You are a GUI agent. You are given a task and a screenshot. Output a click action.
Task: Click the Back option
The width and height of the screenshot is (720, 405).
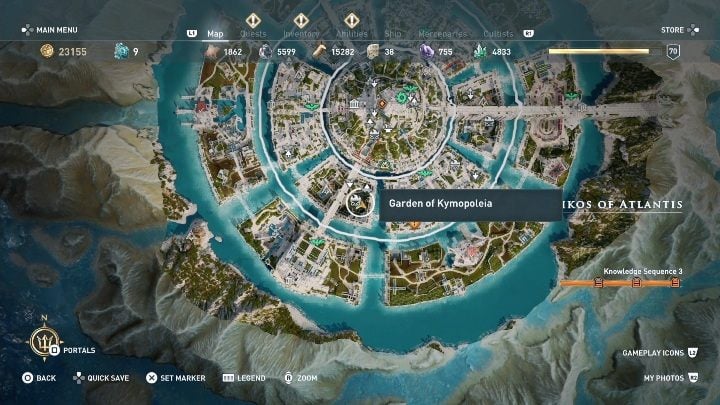(x=39, y=378)
